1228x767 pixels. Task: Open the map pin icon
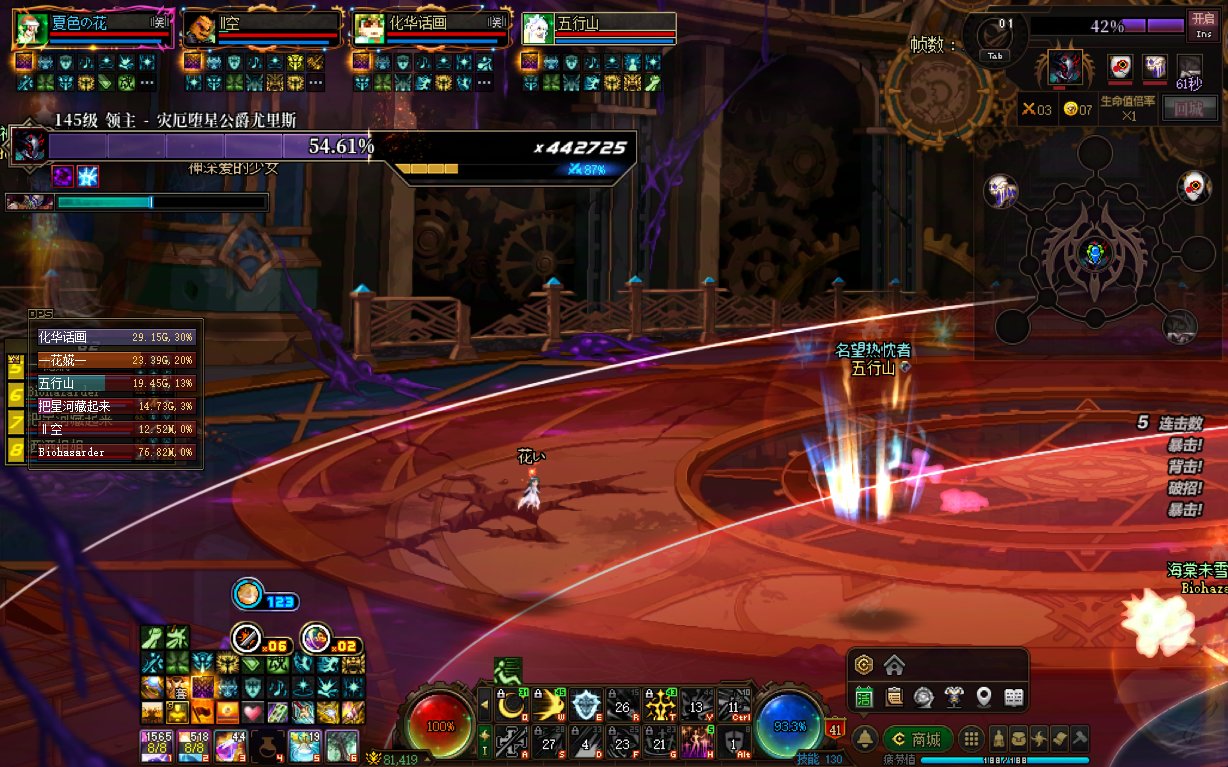984,696
